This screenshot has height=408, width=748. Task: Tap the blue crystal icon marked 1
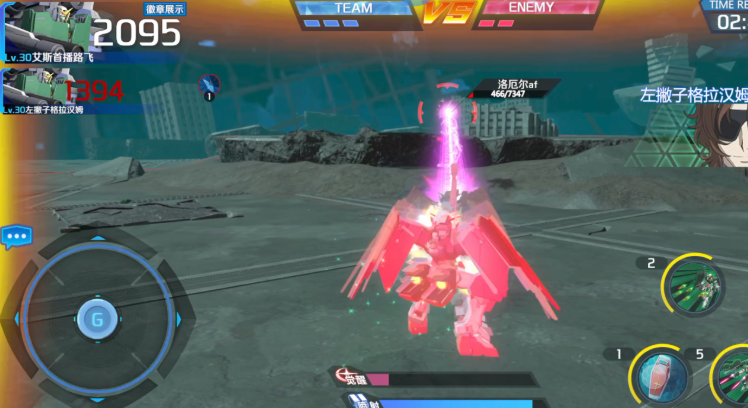(210, 84)
